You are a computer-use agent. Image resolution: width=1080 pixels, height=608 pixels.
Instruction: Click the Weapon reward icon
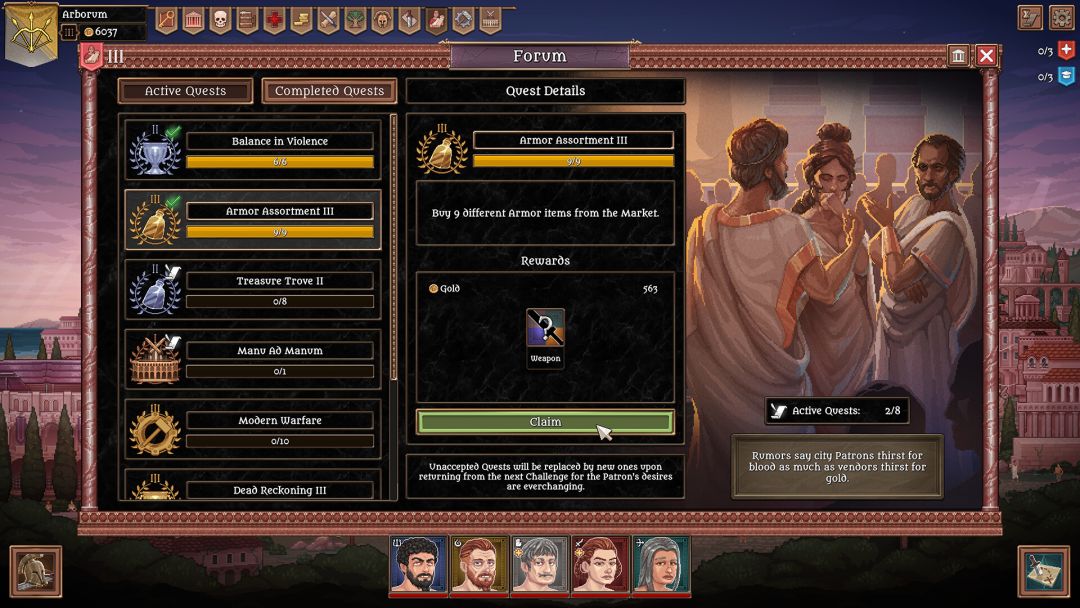coord(545,329)
